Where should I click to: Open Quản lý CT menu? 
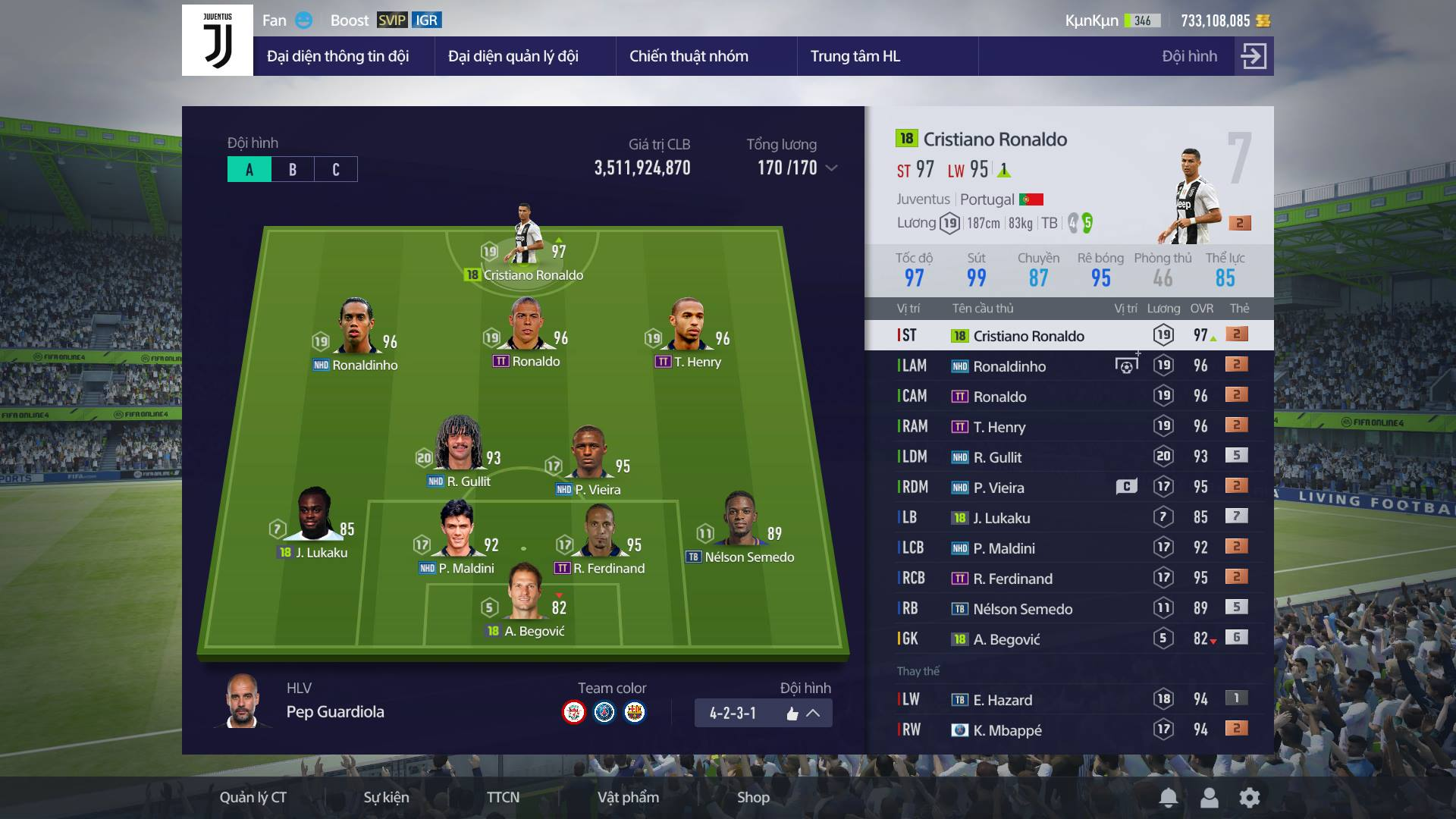click(253, 797)
